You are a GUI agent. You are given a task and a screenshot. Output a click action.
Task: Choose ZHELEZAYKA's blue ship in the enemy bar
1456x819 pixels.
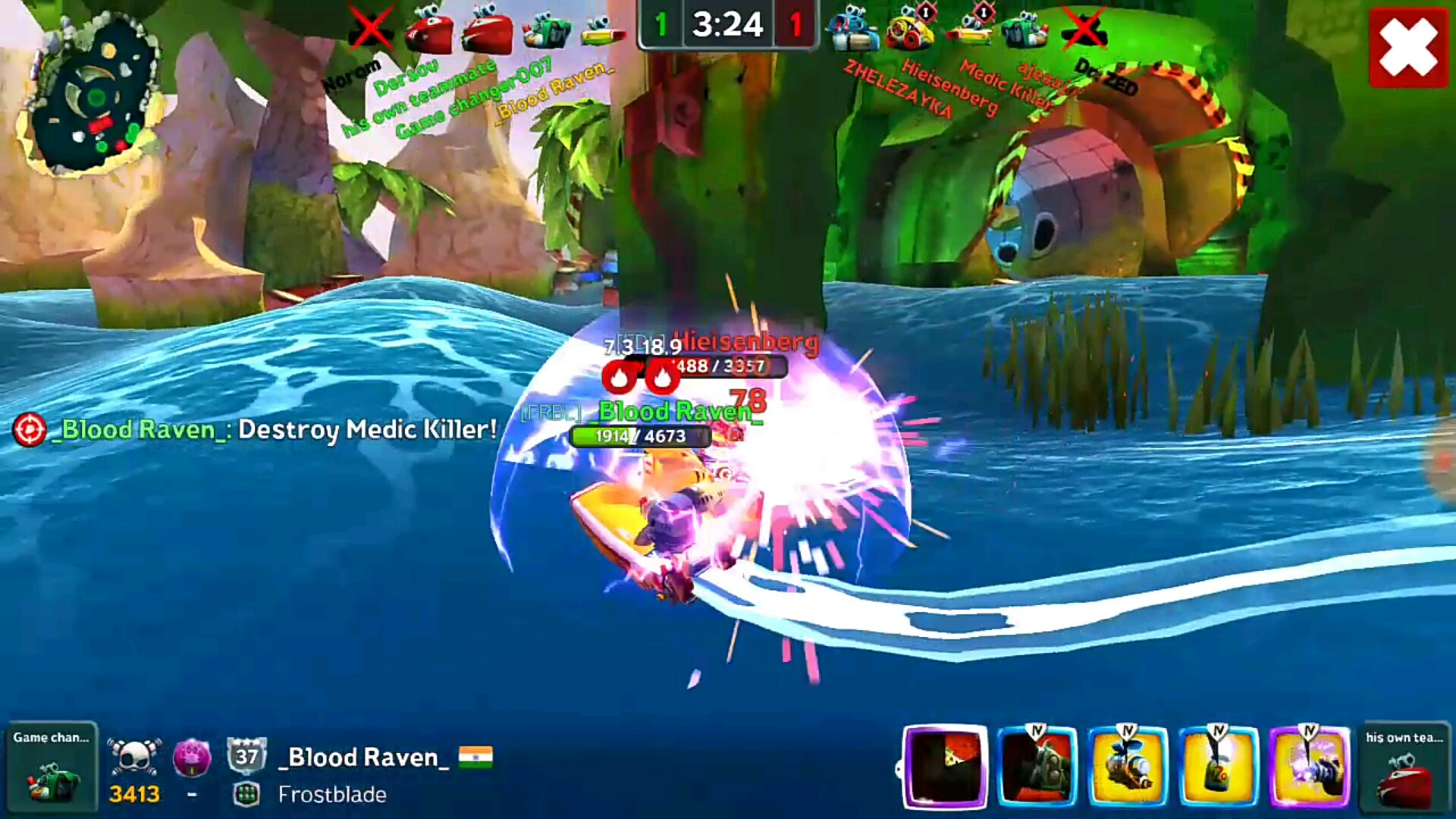pos(853,32)
